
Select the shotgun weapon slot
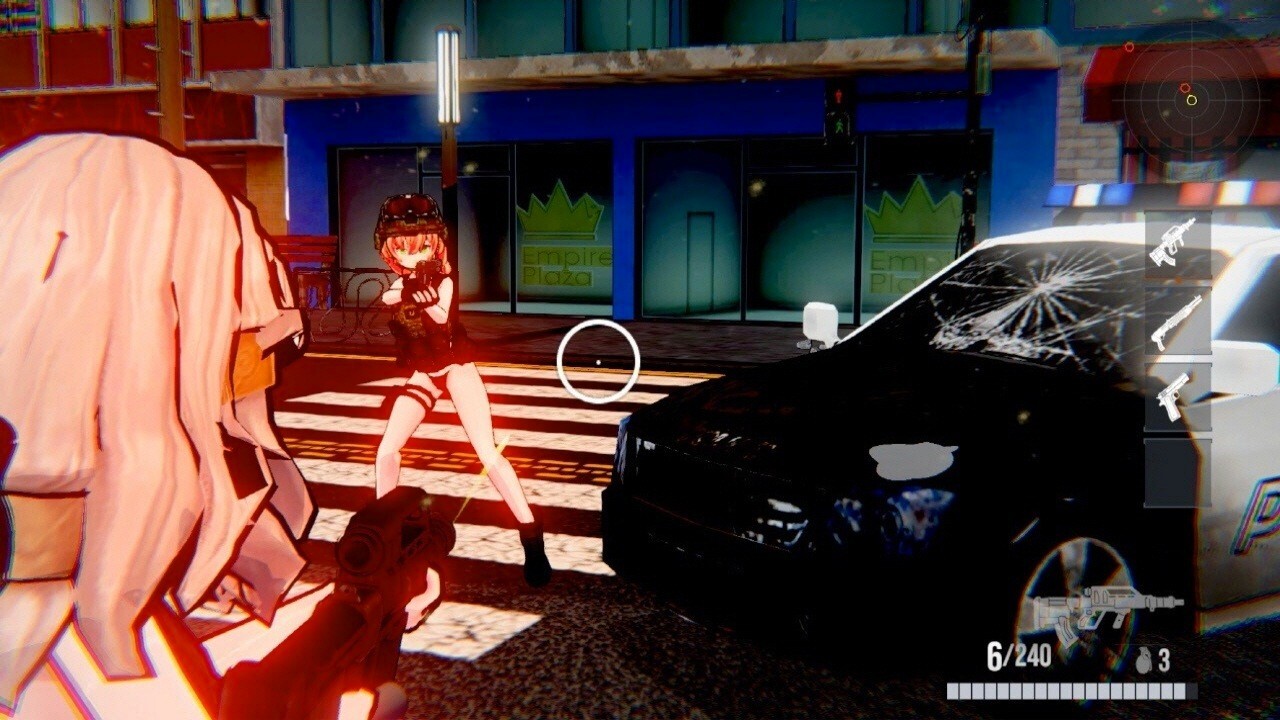(1175, 318)
